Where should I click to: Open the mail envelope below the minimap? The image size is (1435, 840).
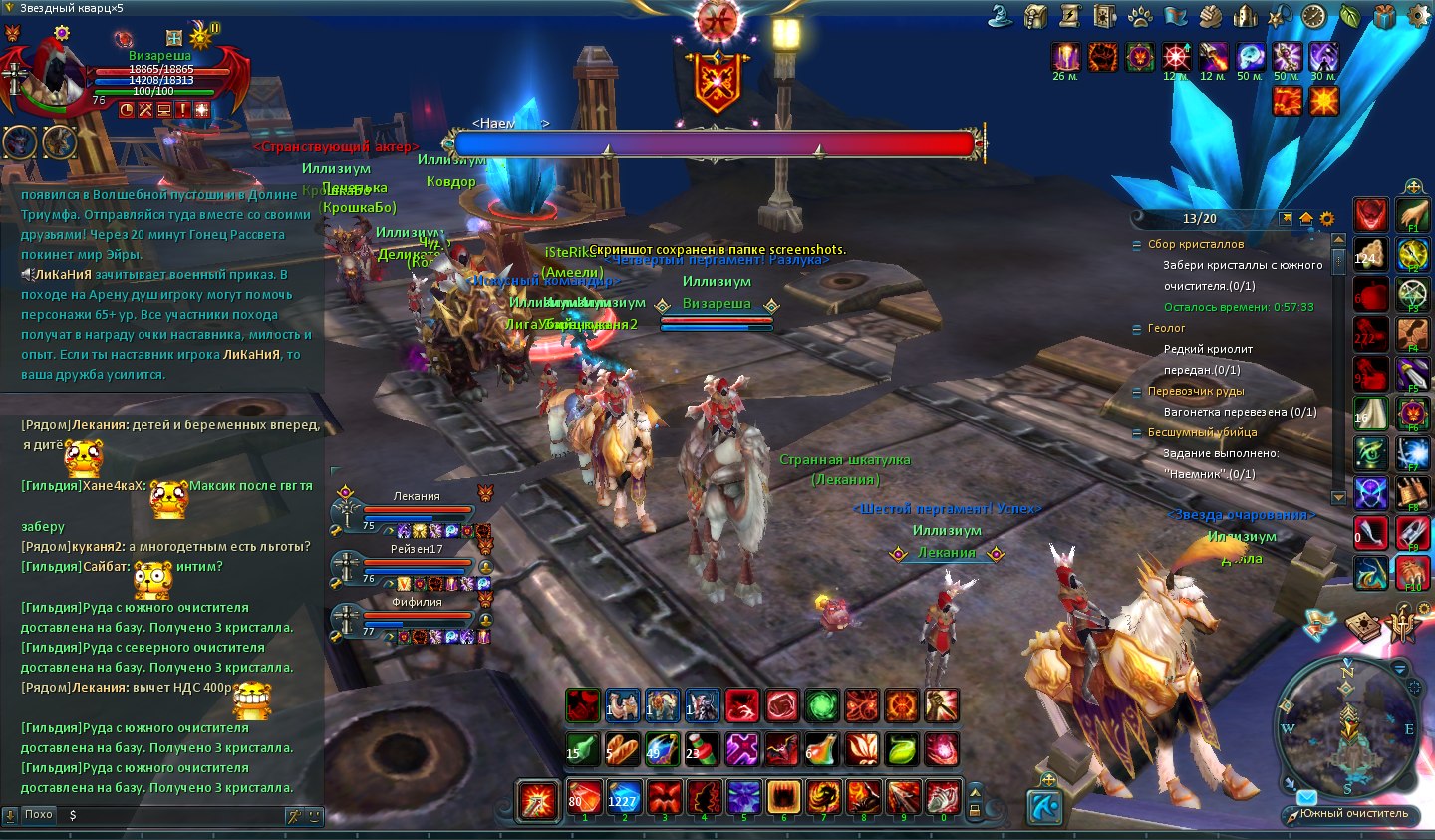pyautogui.click(x=1306, y=797)
